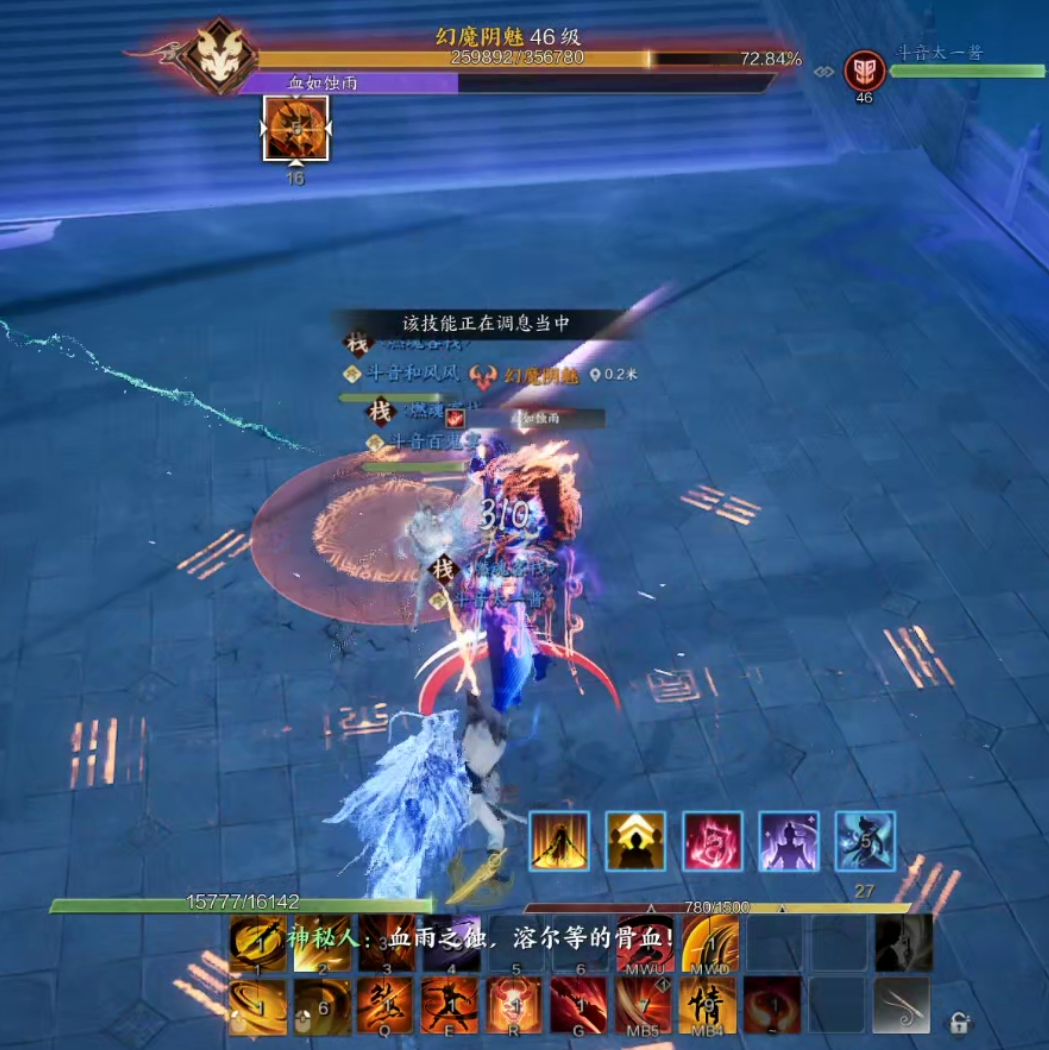This screenshot has width=1049, height=1050.
Task: Use the red phoenix skill slot
Action: point(772,1004)
